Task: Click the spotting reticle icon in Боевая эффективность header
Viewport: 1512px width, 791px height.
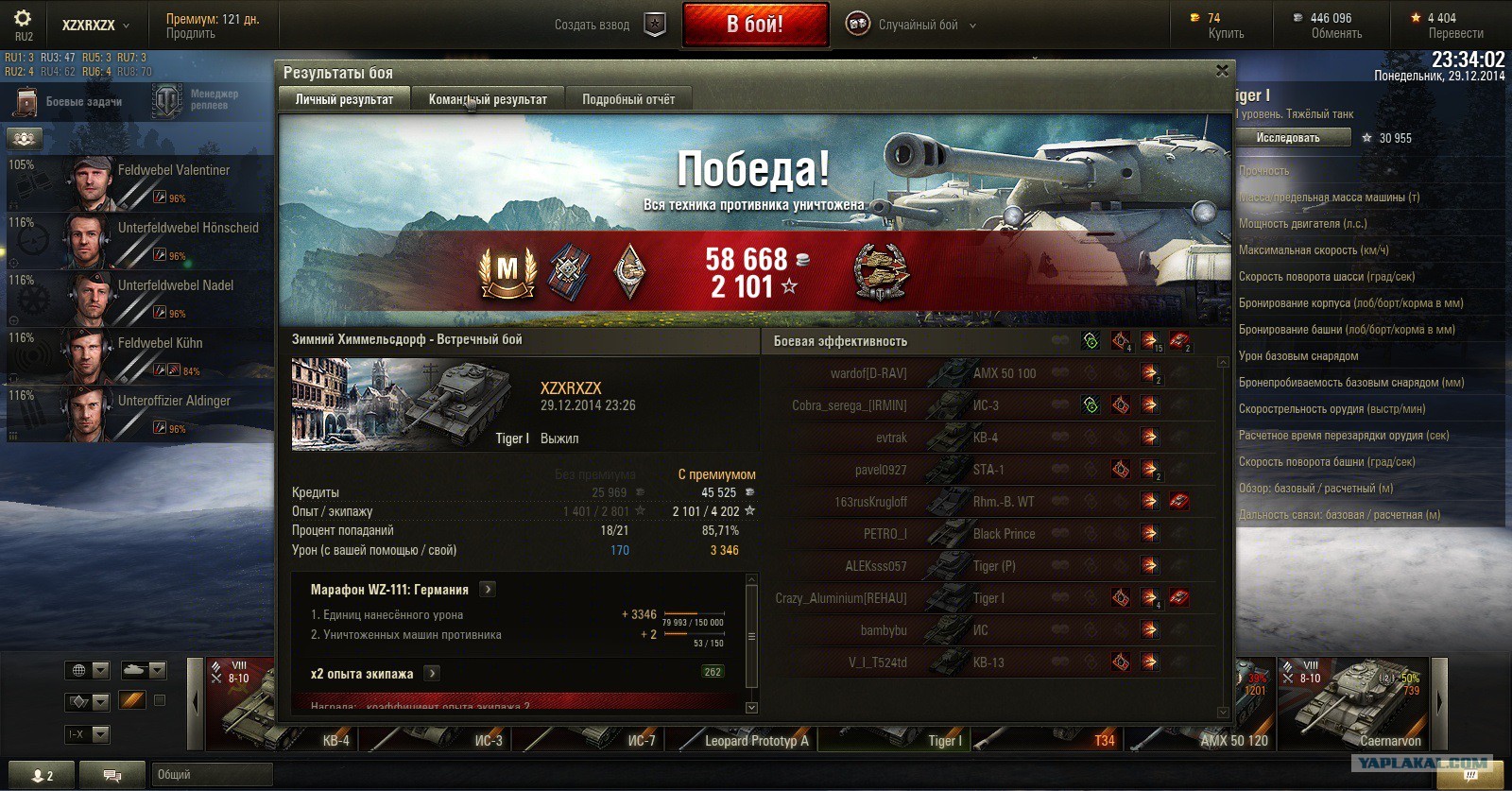Action: point(1089,341)
